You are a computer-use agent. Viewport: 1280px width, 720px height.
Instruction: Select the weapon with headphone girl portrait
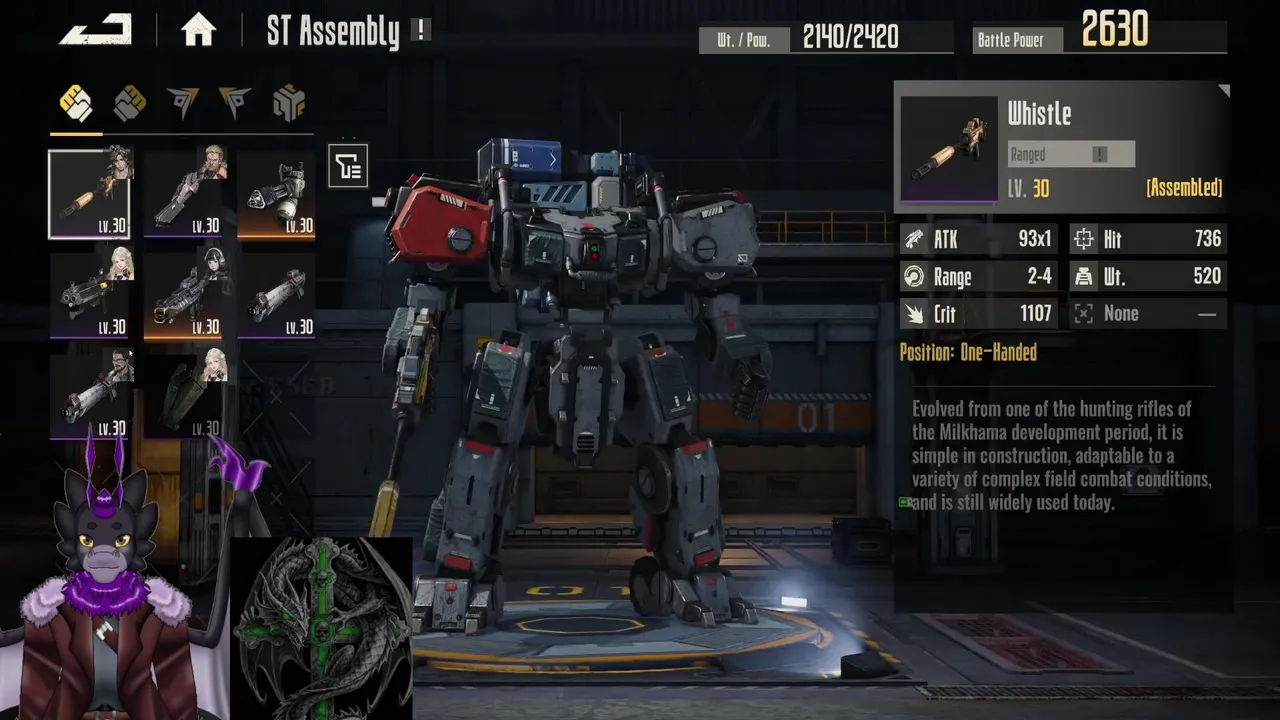pyautogui.click(x=184, y=295)
